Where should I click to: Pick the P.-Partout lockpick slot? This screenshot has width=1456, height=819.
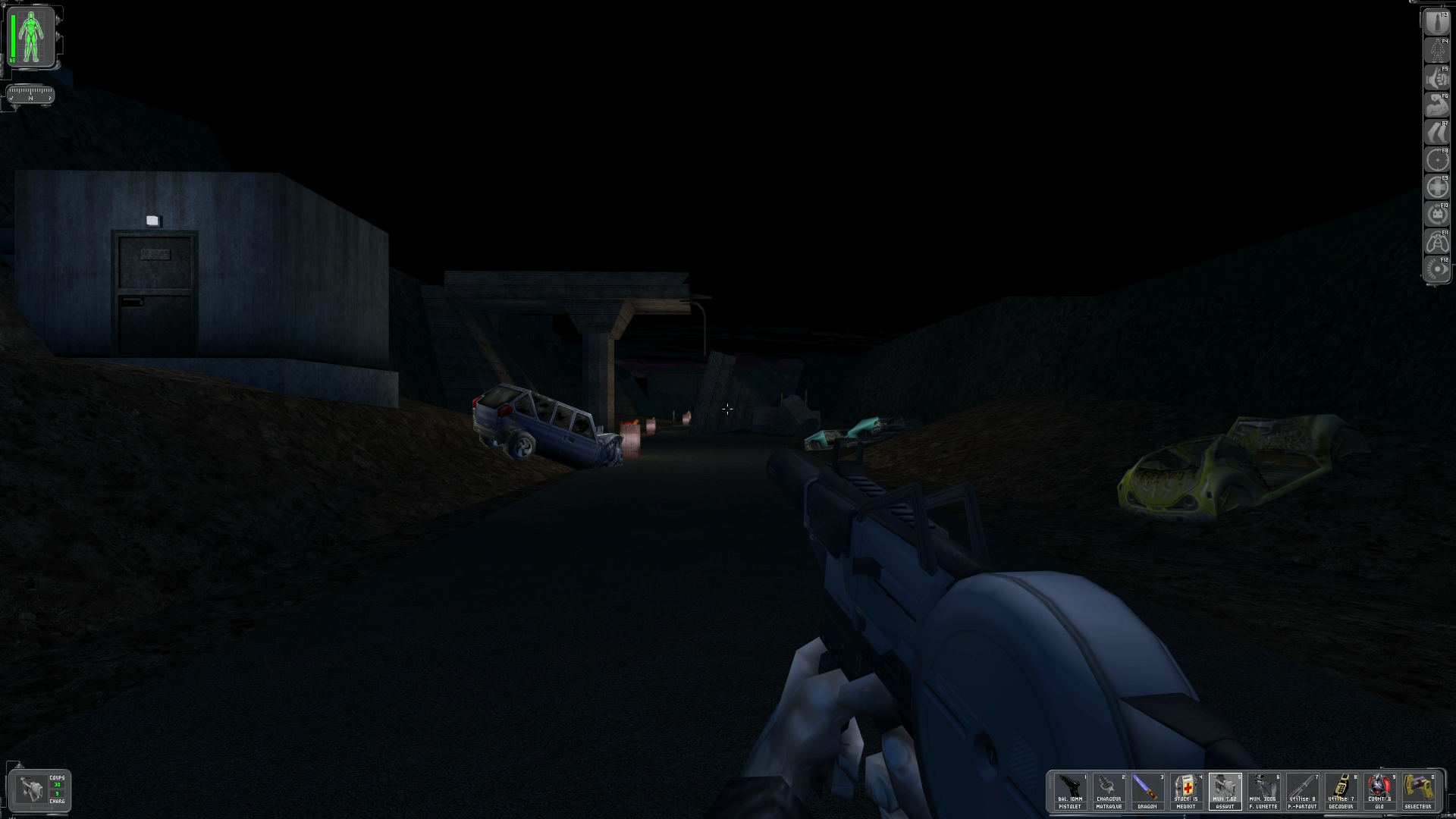click(x=1302, y=792)
